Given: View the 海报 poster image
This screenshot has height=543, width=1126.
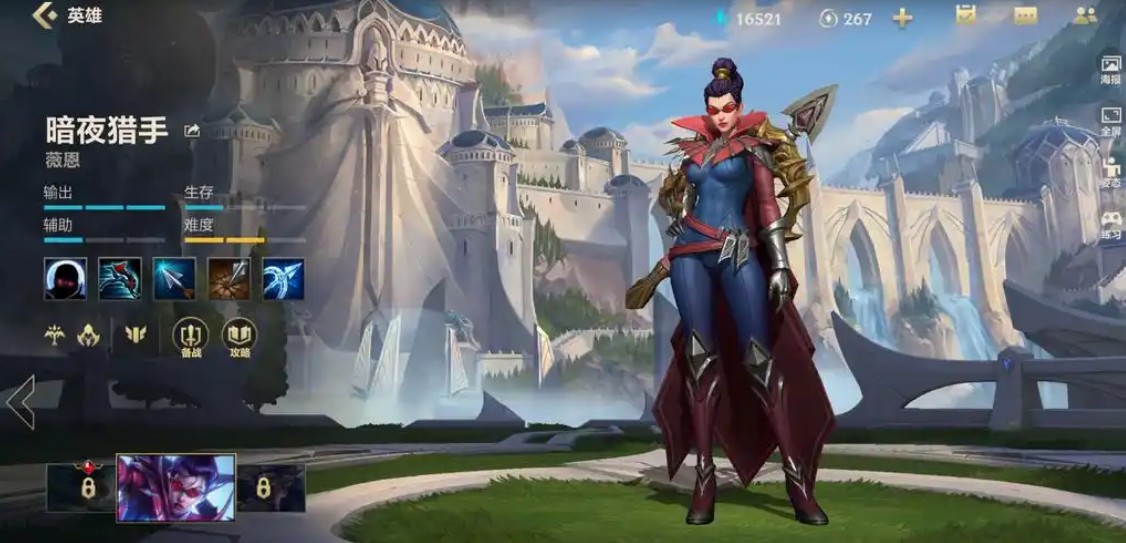Looking at the screenshot, I should click(1111, 70).
